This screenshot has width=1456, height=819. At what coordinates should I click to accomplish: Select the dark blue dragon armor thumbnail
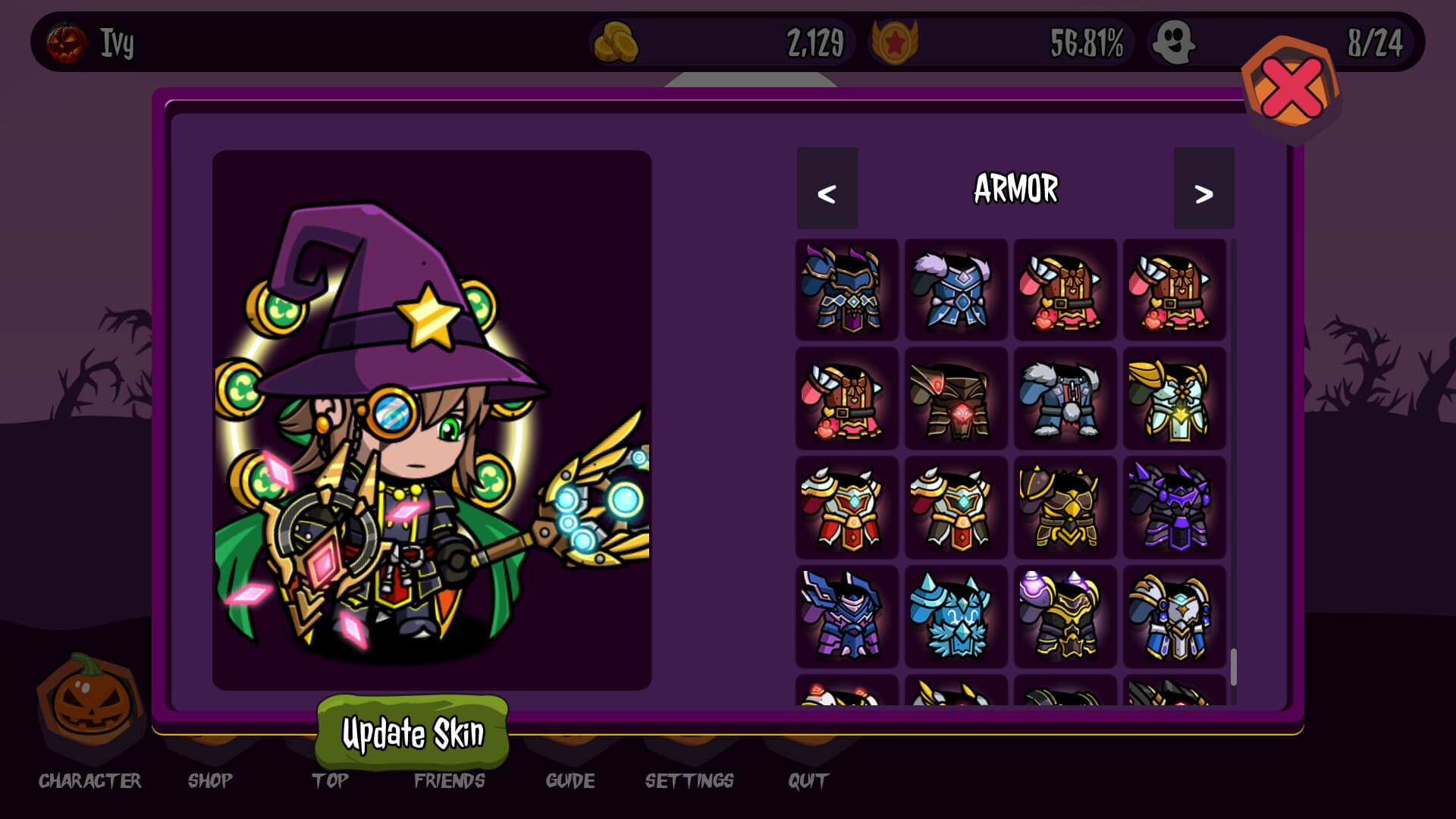(x=846, y=290)
